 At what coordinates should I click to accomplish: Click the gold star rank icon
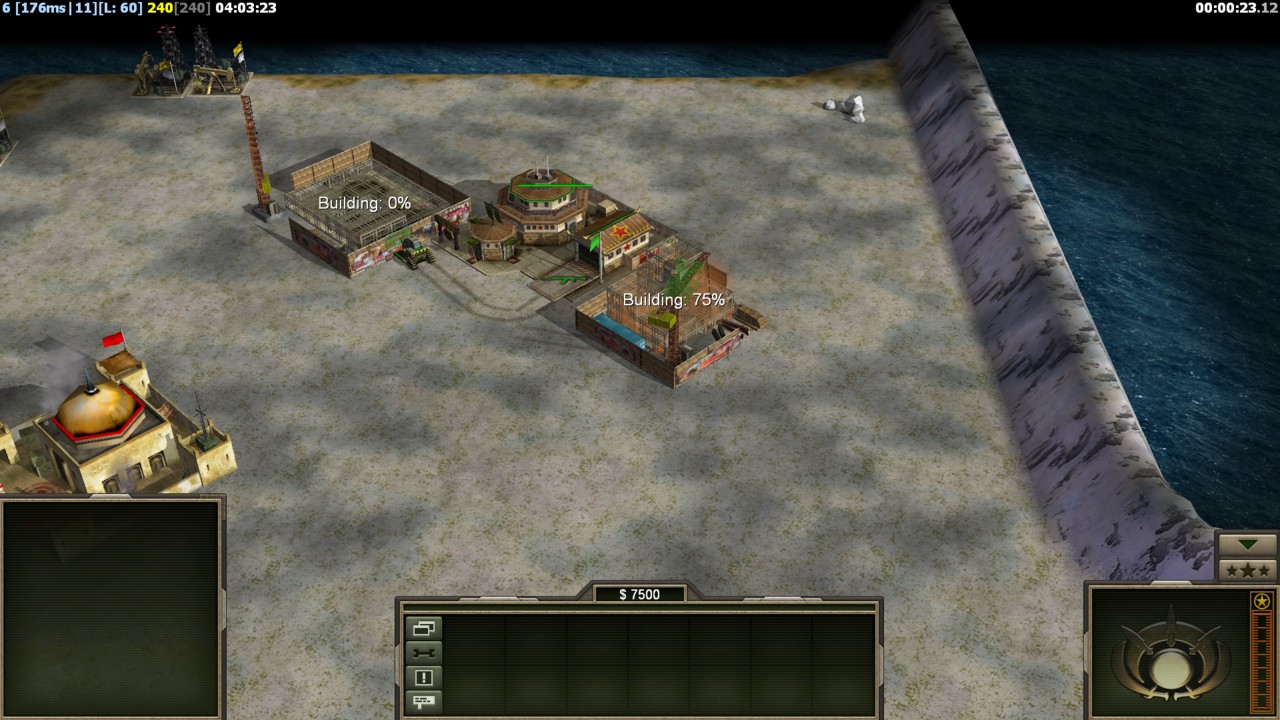pos(1262,601)
